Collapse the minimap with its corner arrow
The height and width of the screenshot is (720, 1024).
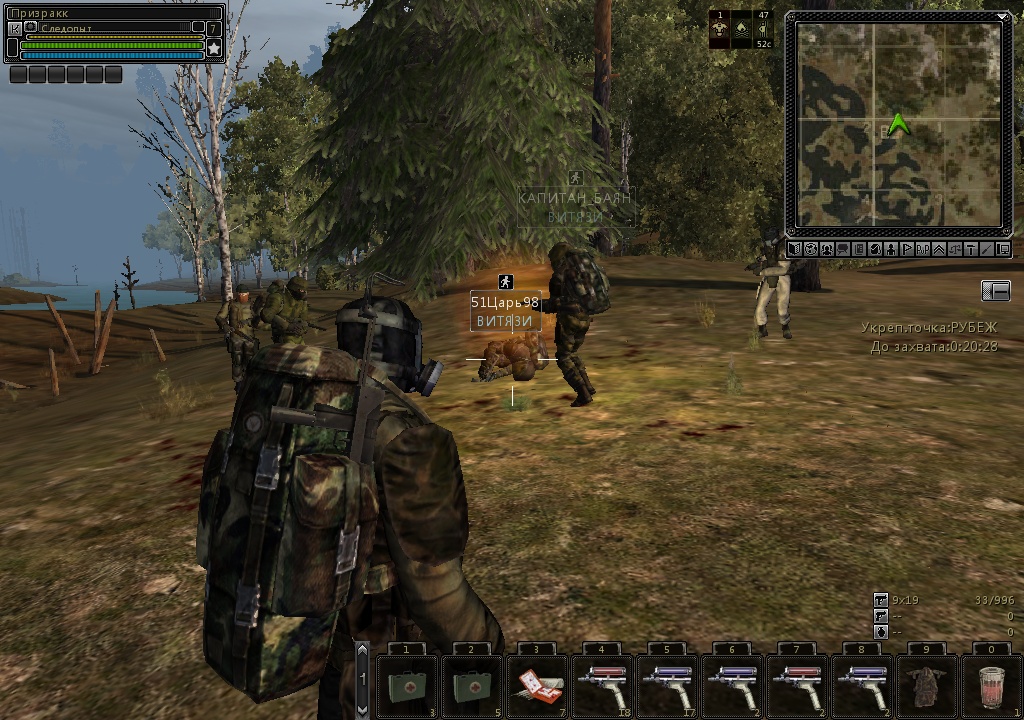pyautogui.click(x=1003, y=16)
